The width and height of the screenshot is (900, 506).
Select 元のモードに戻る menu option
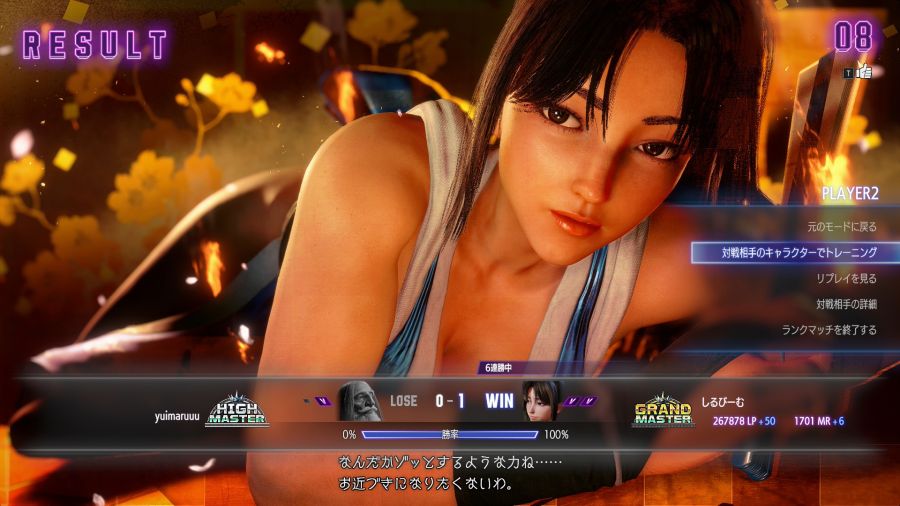[841, 227]
